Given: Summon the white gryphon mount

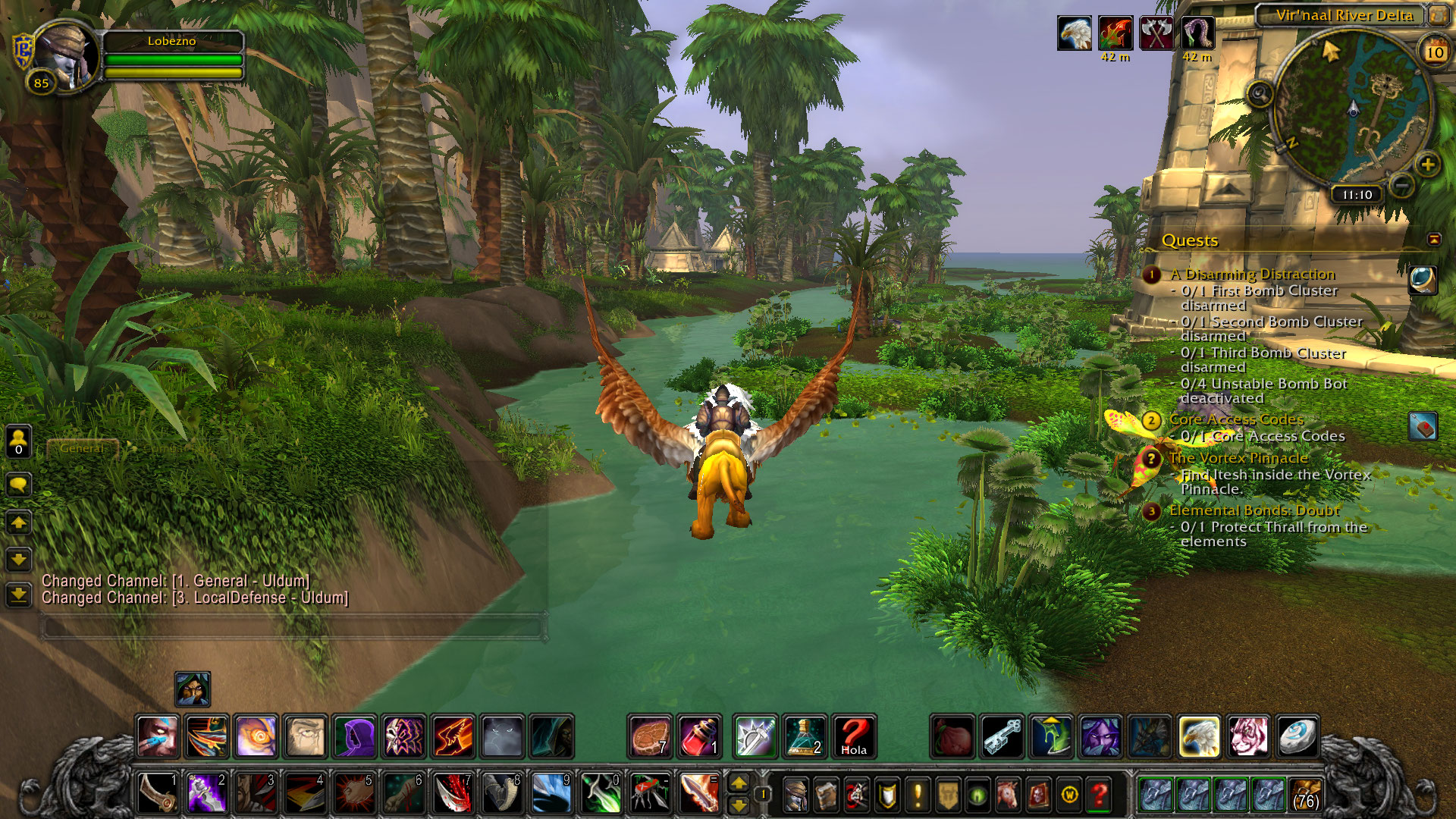Looking at the screenshot, I should (1199, 736).
